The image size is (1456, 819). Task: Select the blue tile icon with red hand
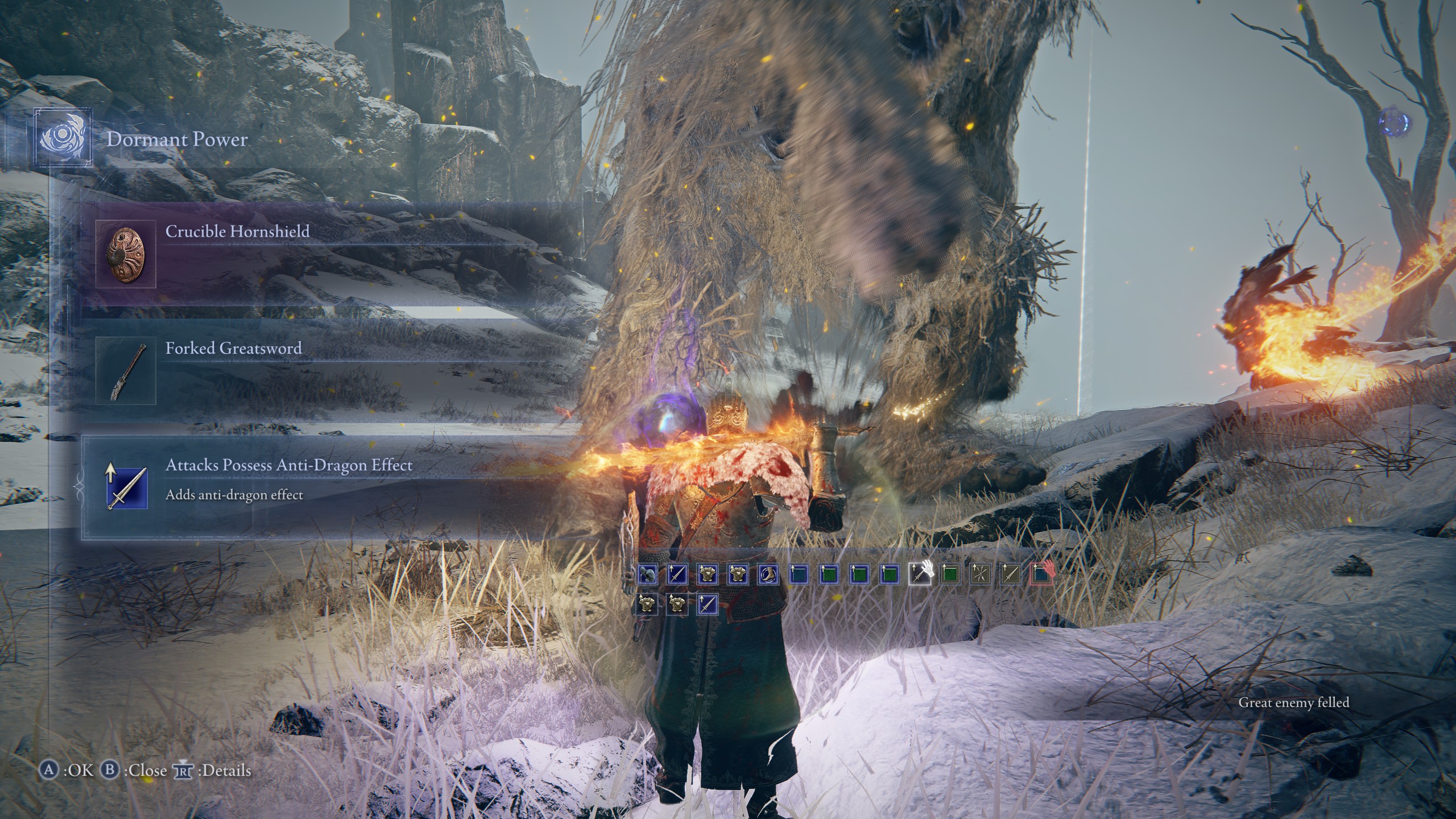point(1042,574)
